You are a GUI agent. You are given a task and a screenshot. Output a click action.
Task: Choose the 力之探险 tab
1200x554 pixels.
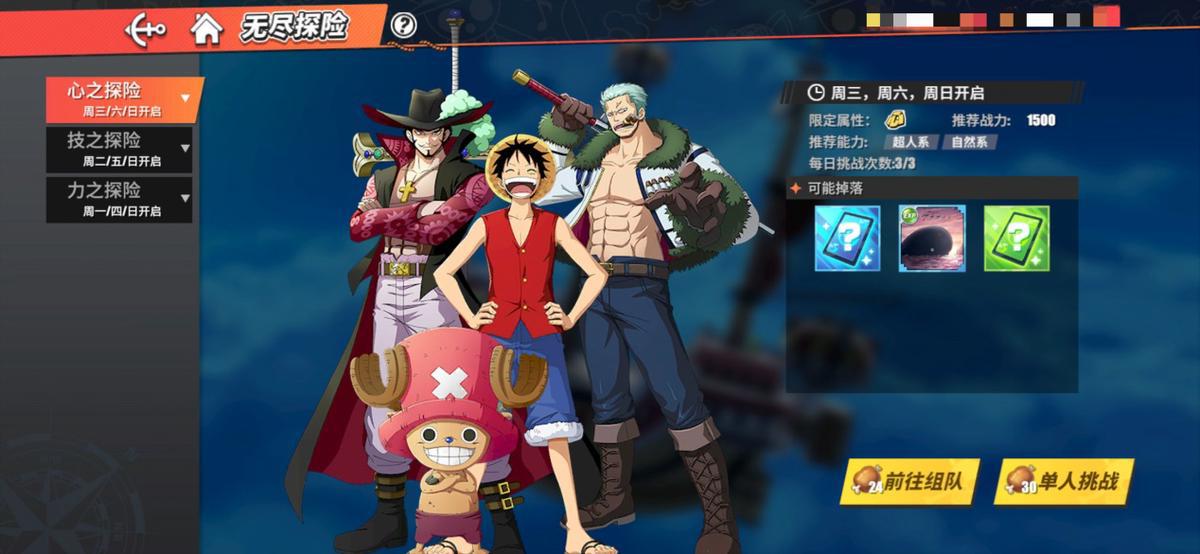tap(119, 198)
